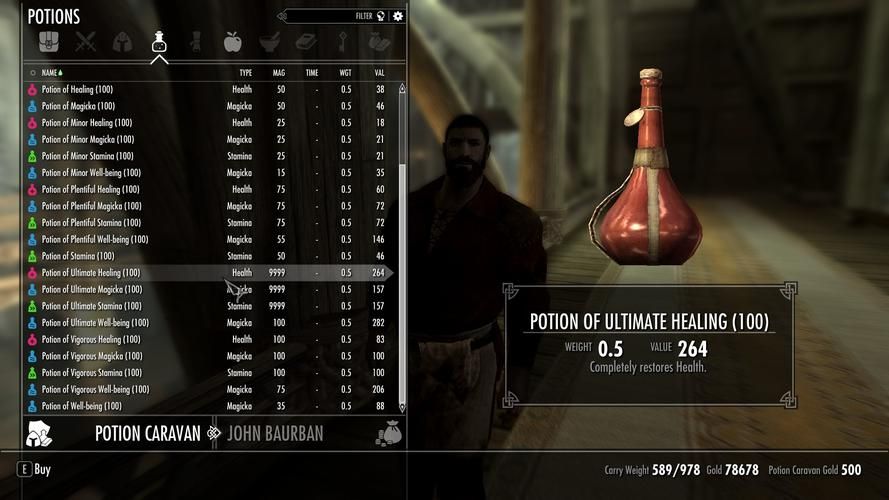Show the scrolls category
The width and height of the screenshot is (889, 500).
click(x=195, y=42)
